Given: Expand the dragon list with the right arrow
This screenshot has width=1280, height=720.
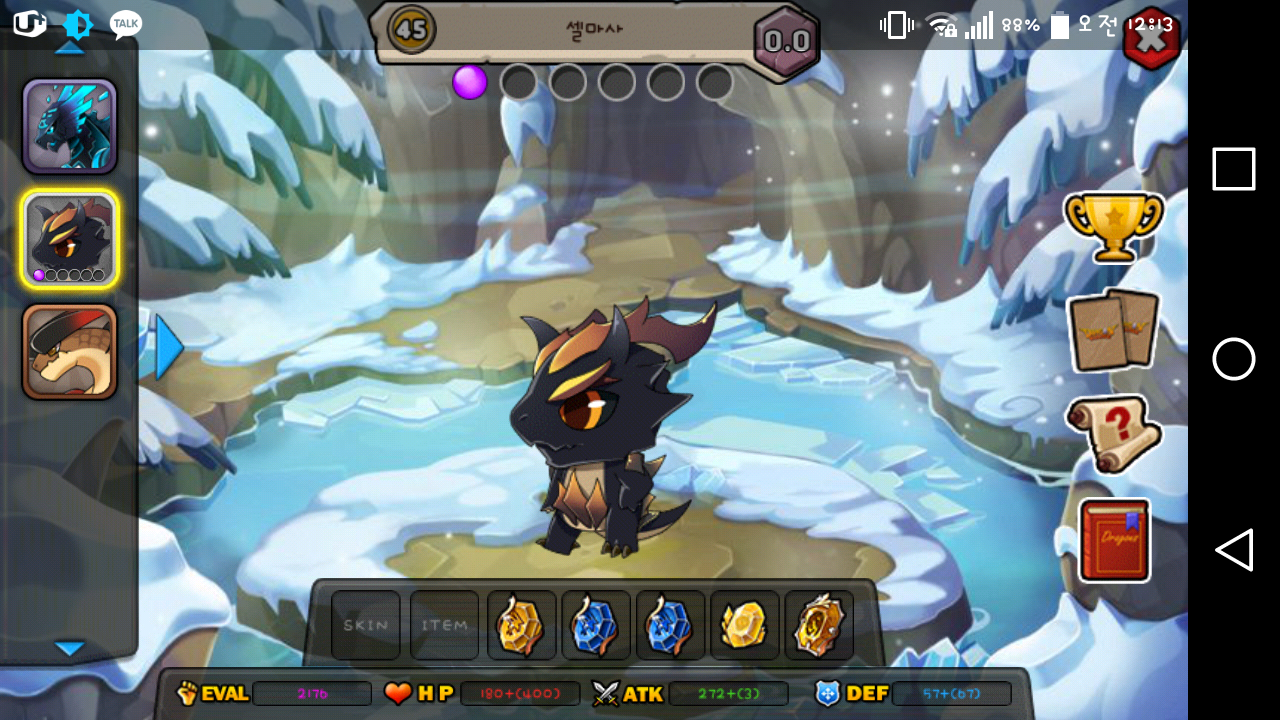Looking at the screenshot, I should [168, 348].
